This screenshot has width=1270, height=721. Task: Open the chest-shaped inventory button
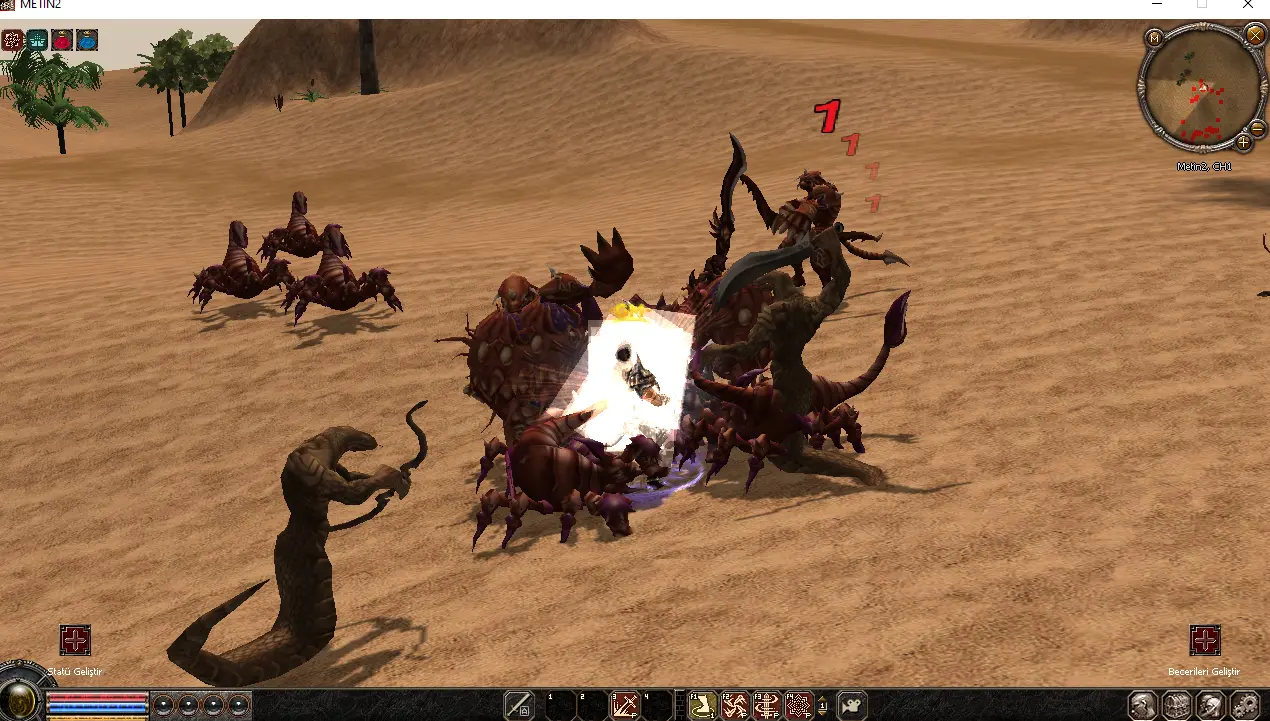click(1177, 705)
